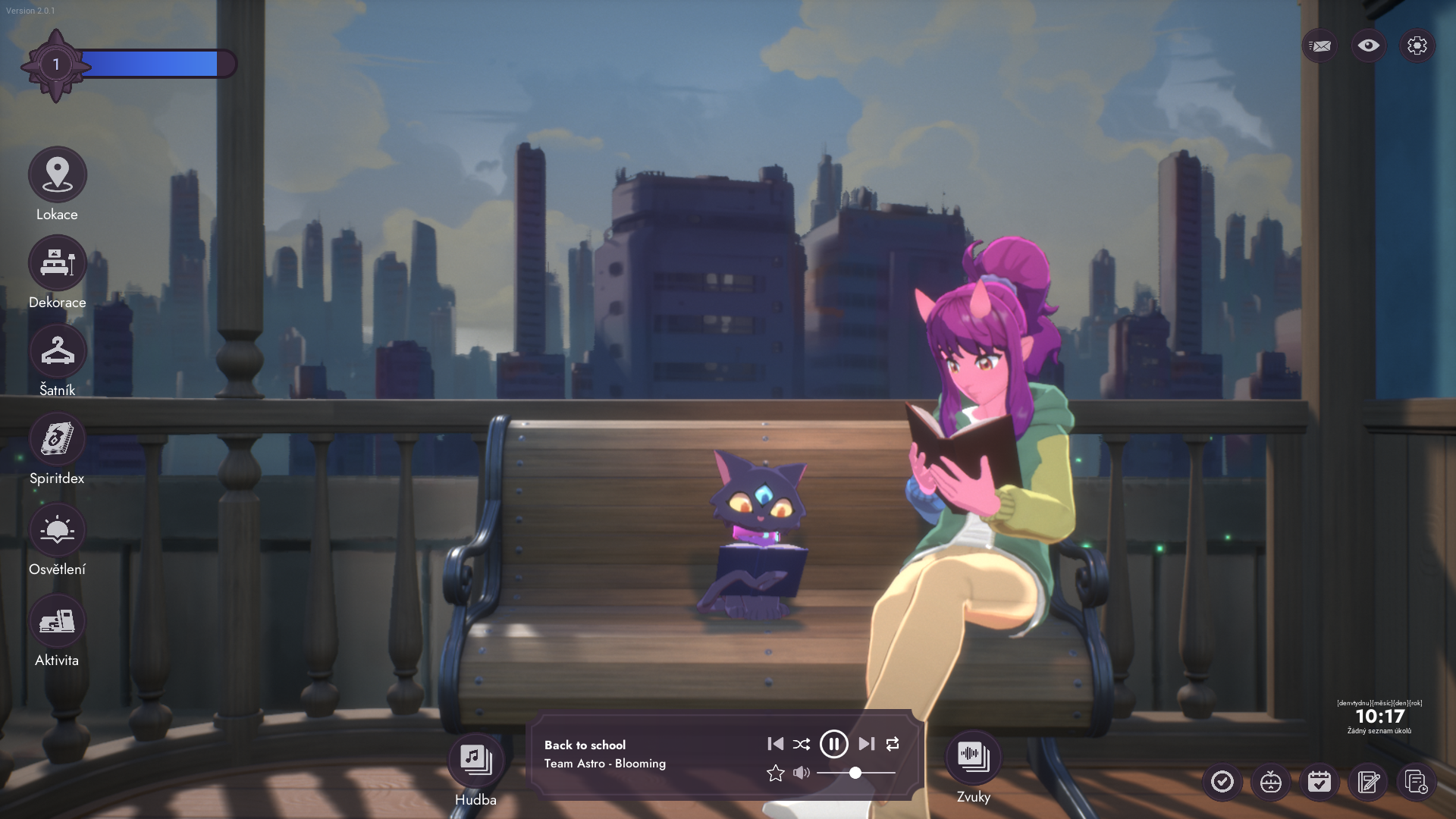The image size is (1456, 819).
Task: Open the Šatník wardrobe
Action: click(57, 351)
